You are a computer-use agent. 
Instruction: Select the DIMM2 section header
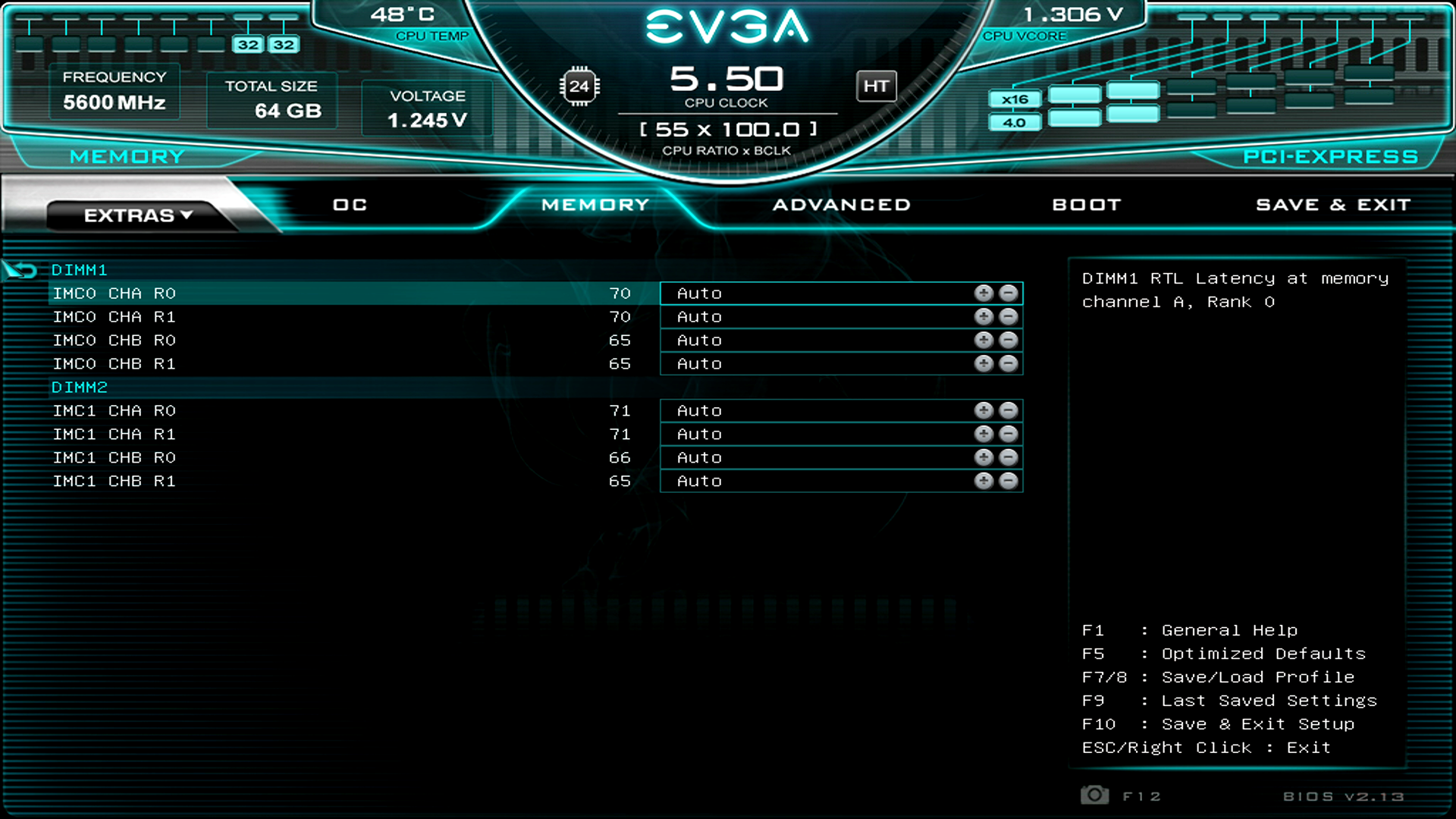click(x=79, y=387)
